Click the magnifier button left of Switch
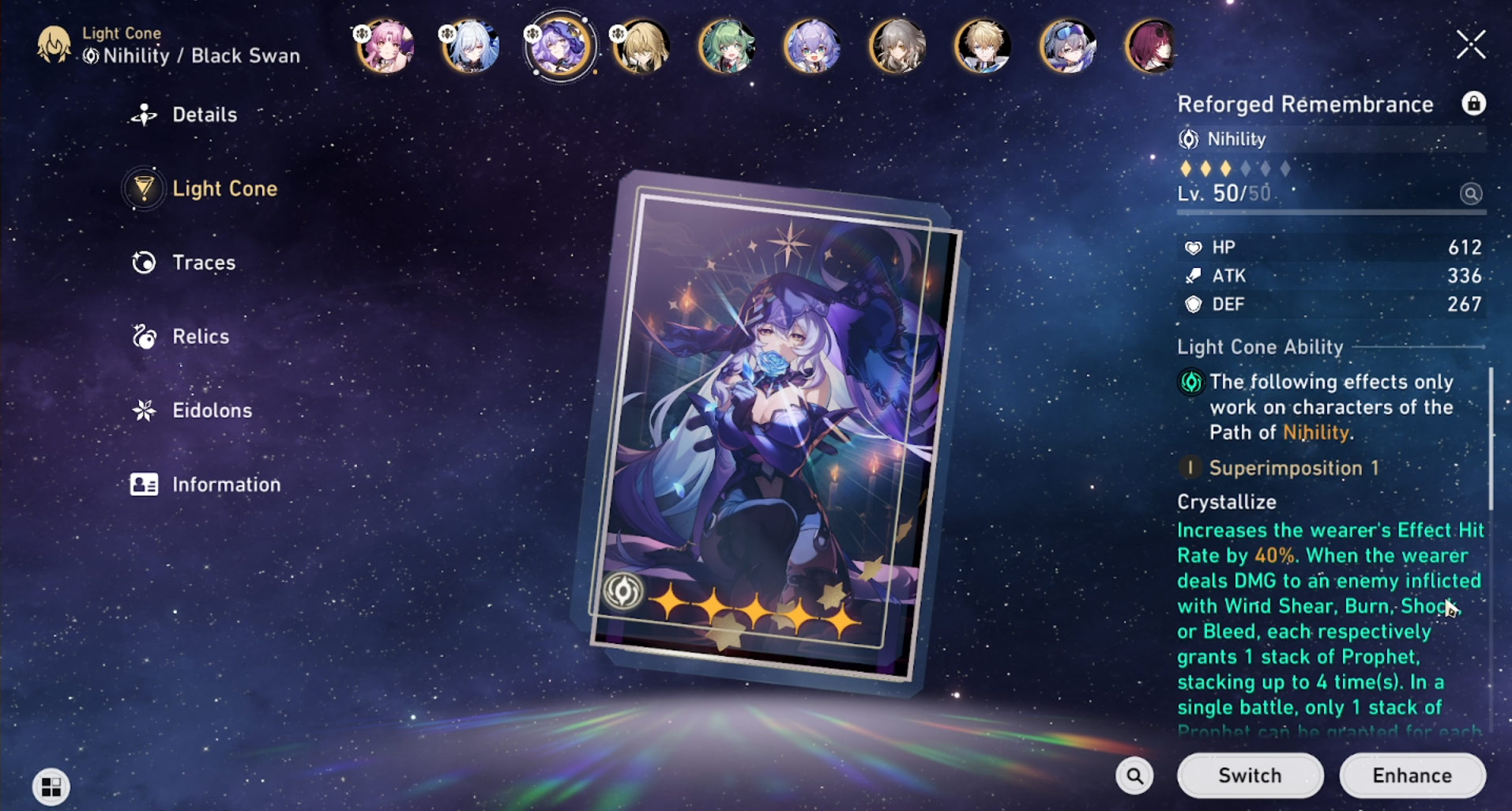Screen dimensions: 1512x811 [x=1134, y=775]
